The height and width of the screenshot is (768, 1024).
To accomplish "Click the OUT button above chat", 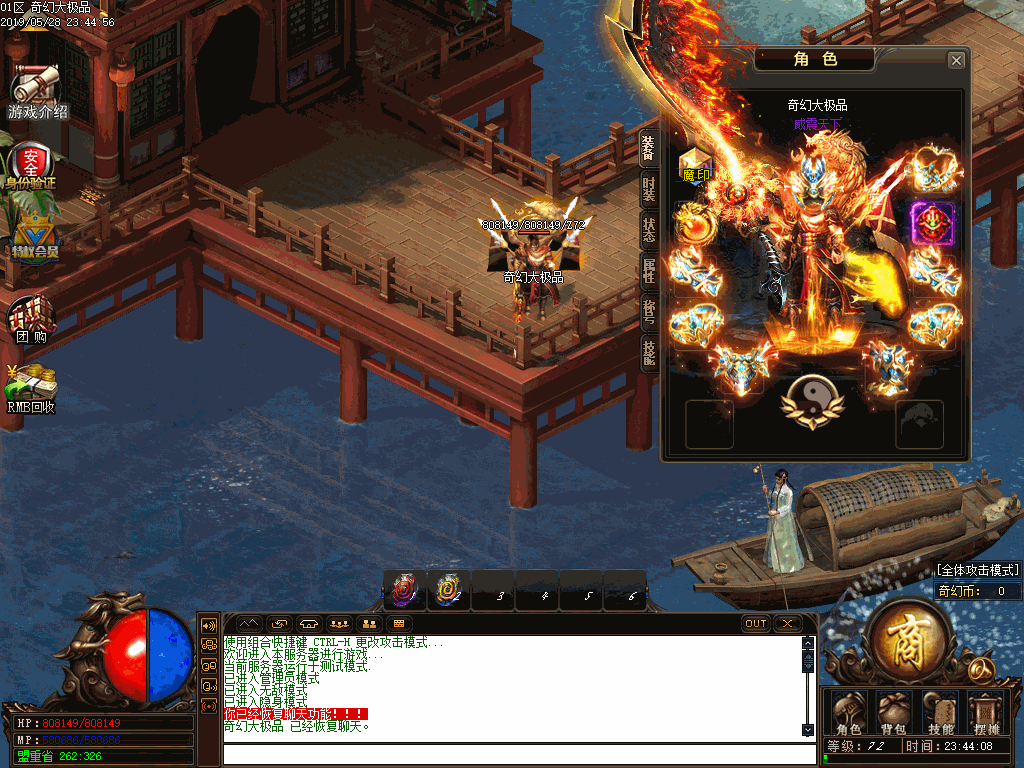I will [x=756, y=624].
